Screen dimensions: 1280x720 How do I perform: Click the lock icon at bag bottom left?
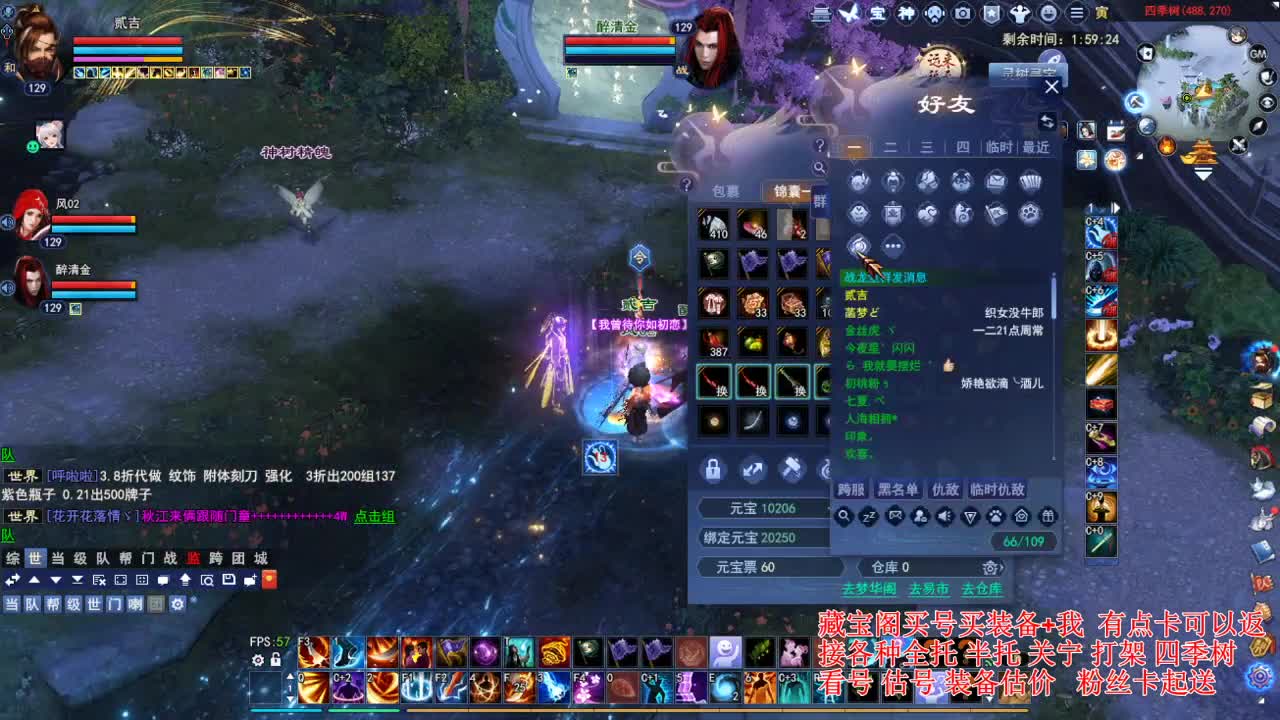click(x=713, y=470)
